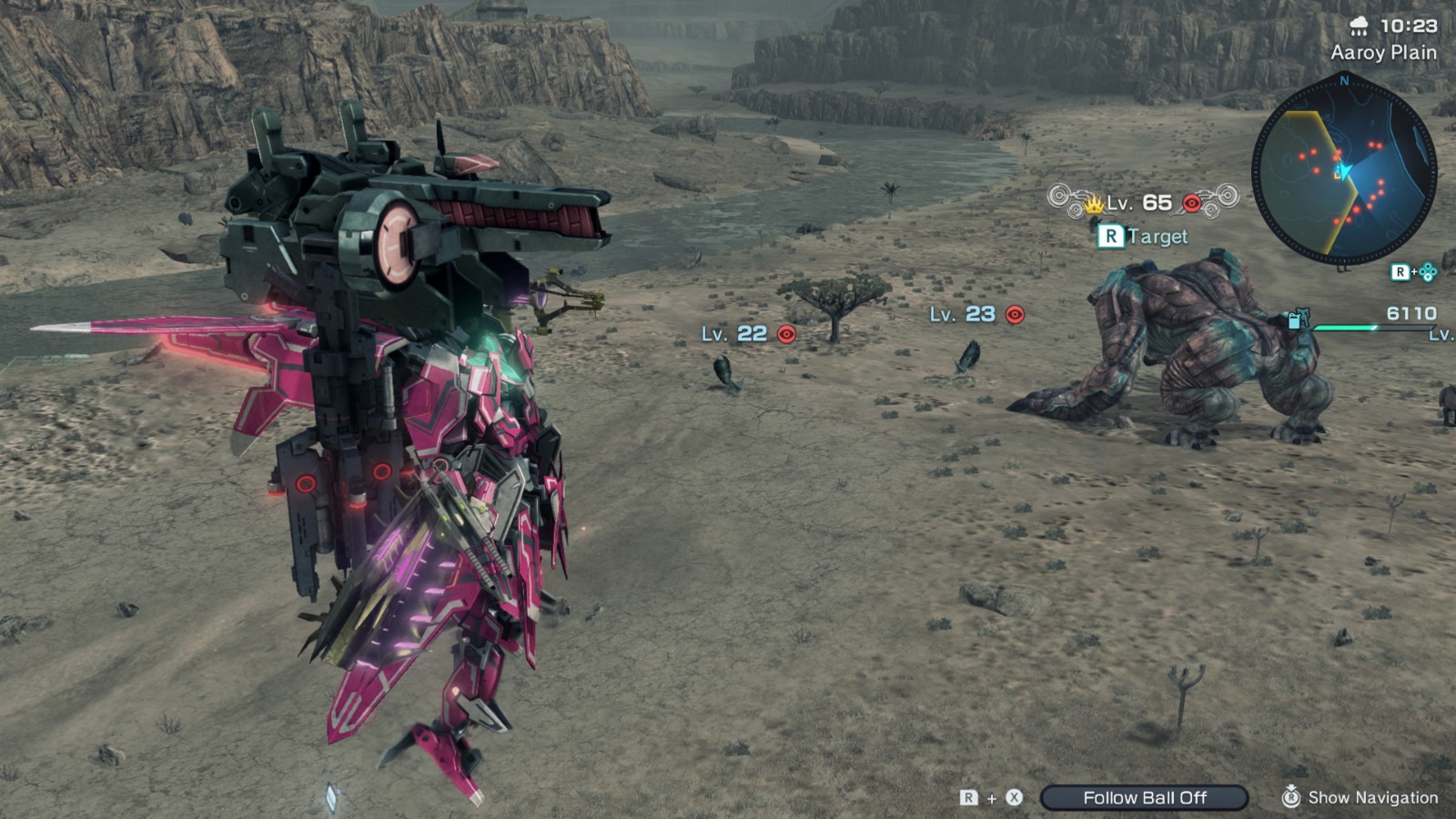This screenshot has height=819, width=1456.
Task: Click the R button icon before the X prompt
Action: pos(968,797)
